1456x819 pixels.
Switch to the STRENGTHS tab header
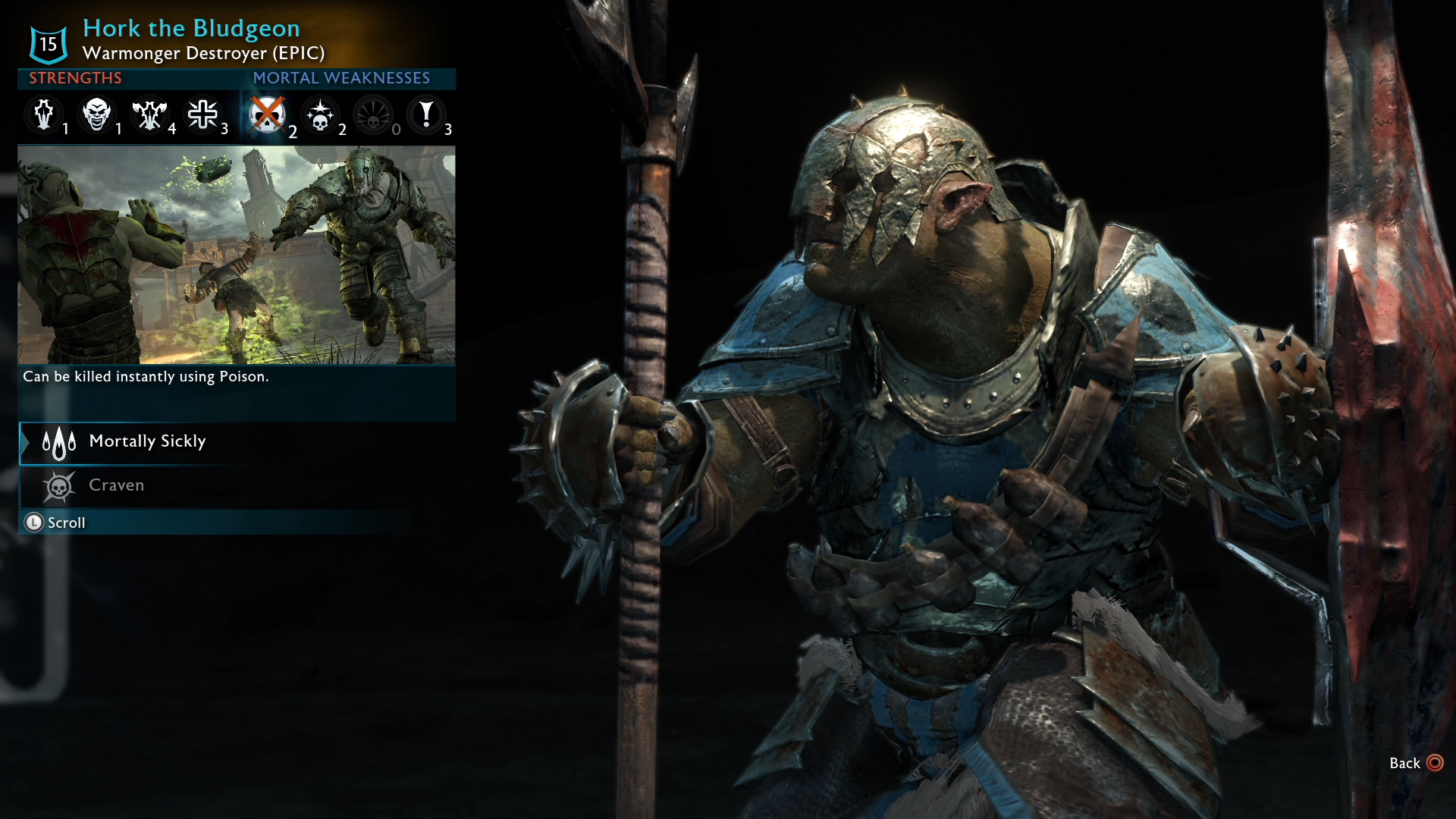pyautogui.click(x=75, y=78)
